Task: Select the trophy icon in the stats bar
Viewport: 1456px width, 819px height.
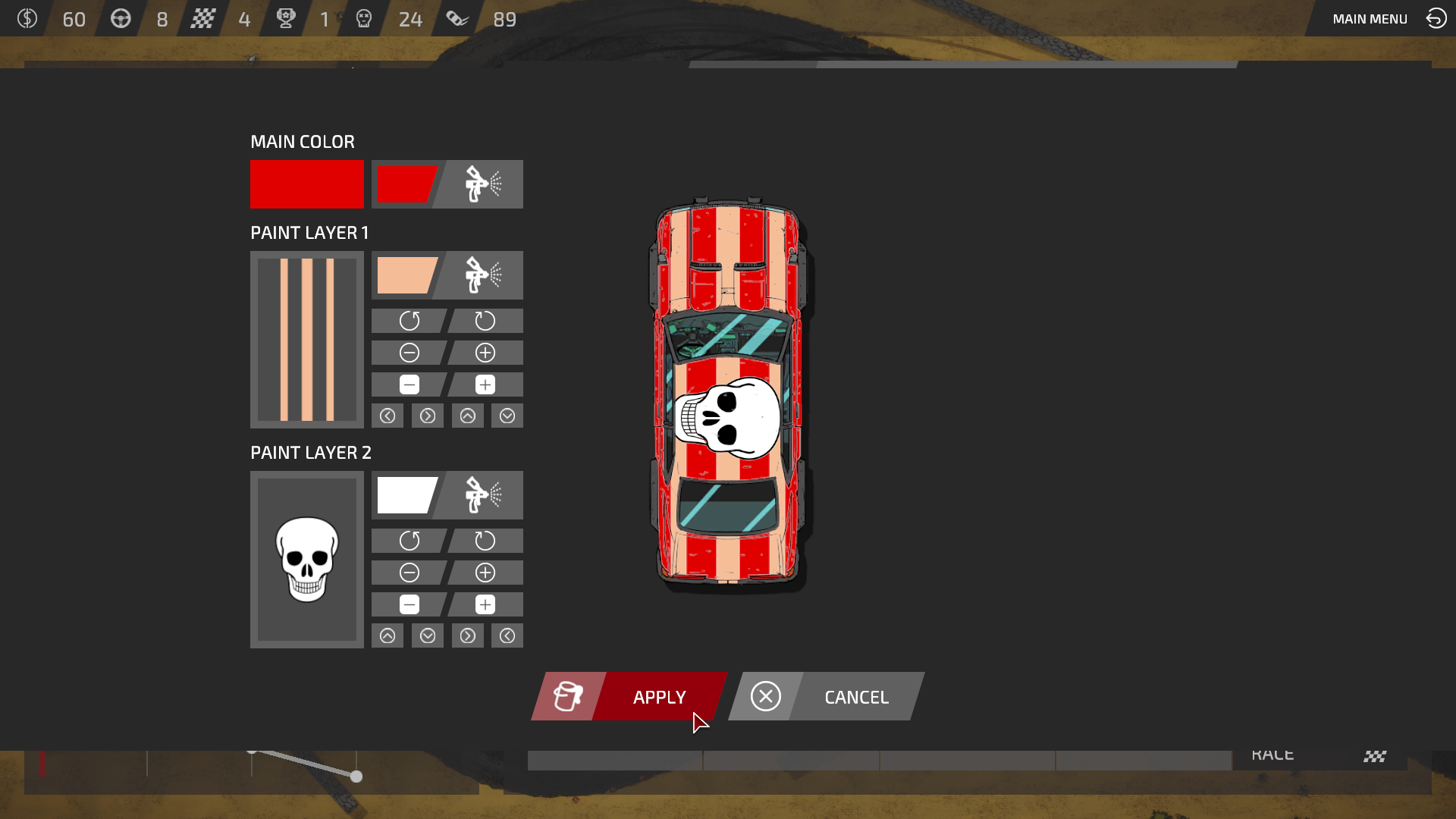Action: 284,18
